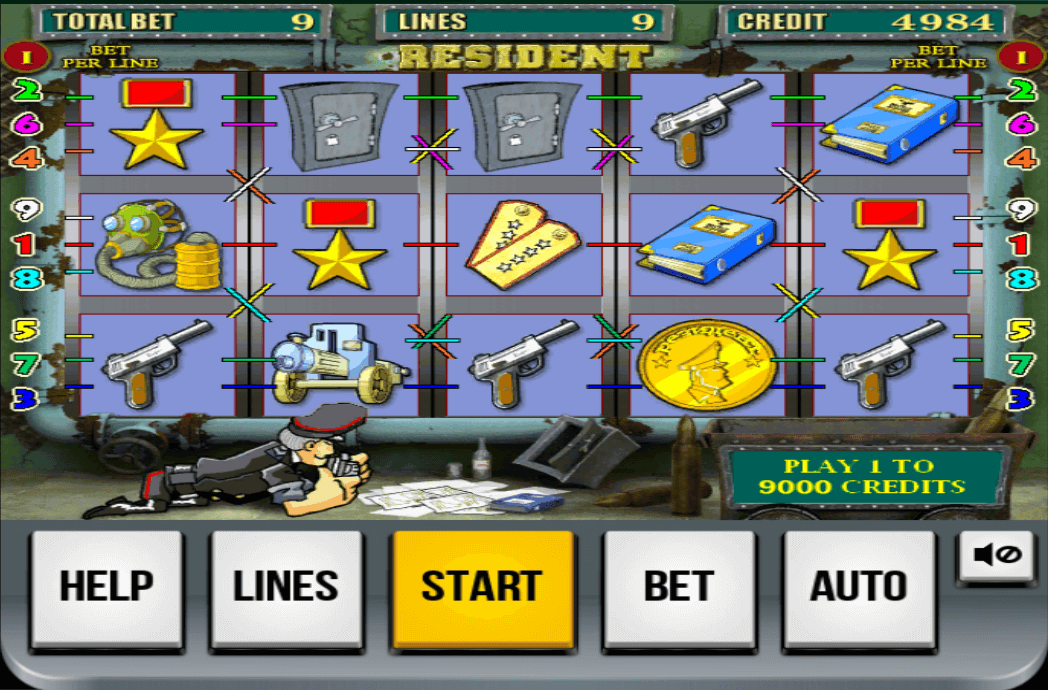Change the number of LINES
Image resolution: width=1048 pixels, height=690 pixels.
point(286,587)
